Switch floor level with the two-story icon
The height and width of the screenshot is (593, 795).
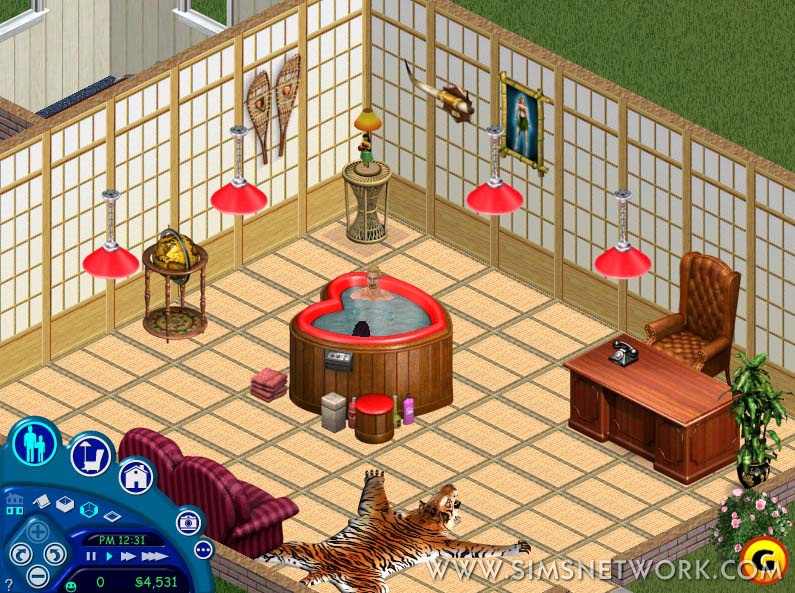click(15, 511)
